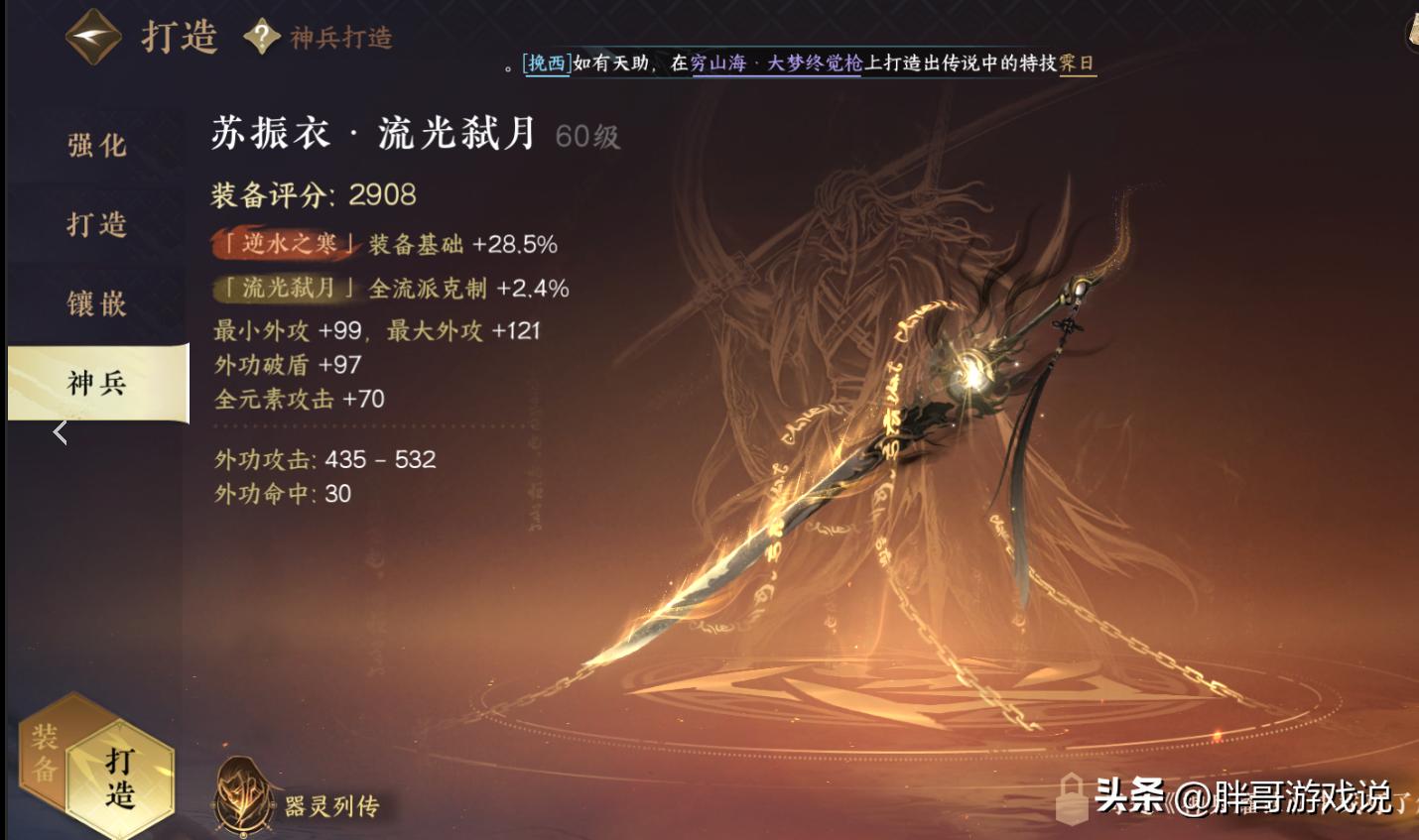Switch to the 镶嵌 tab
1419x840 pixels.
pos(96,303)
